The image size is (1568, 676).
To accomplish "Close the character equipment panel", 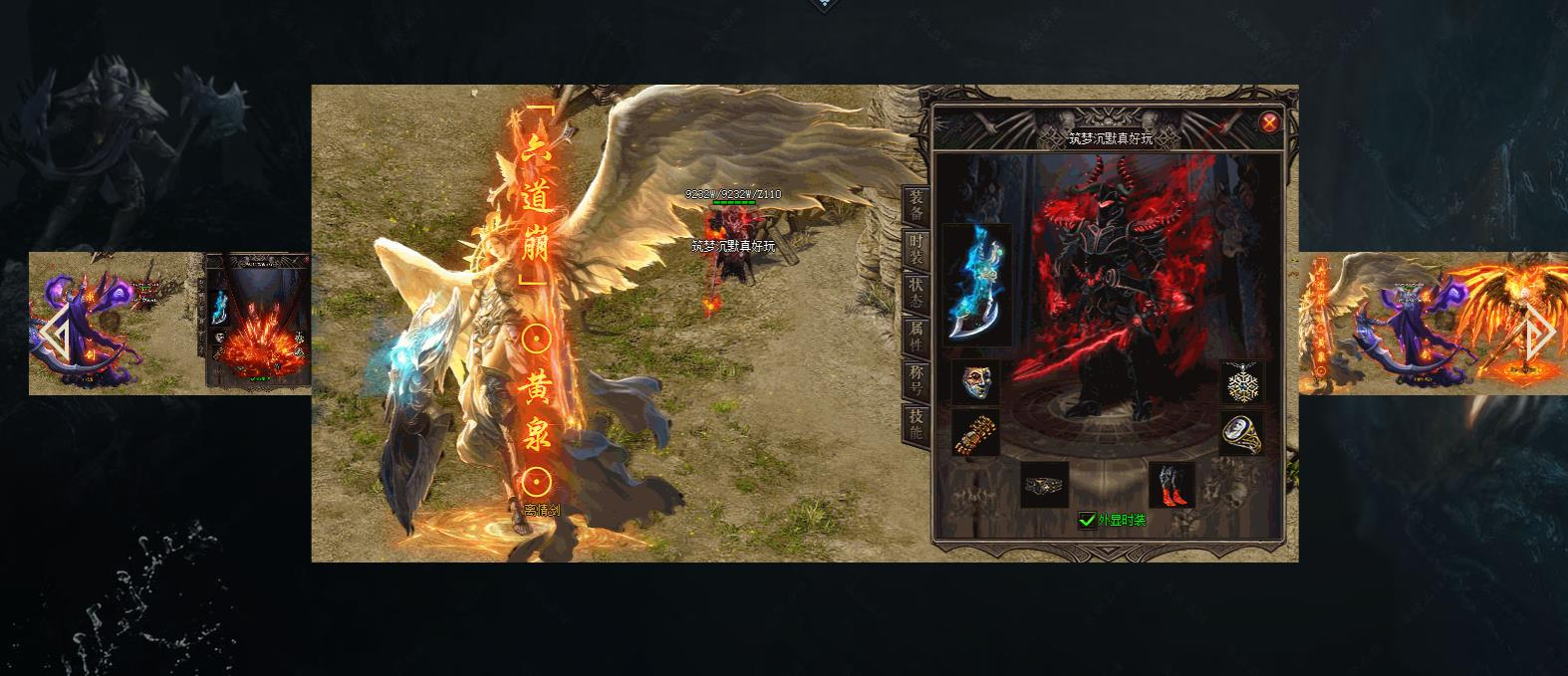I will (1269, 123).
